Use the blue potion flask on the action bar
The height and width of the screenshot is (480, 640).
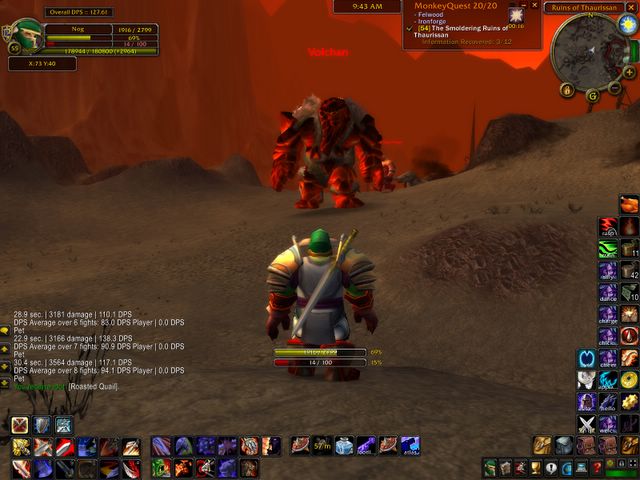tap(343, 446)
